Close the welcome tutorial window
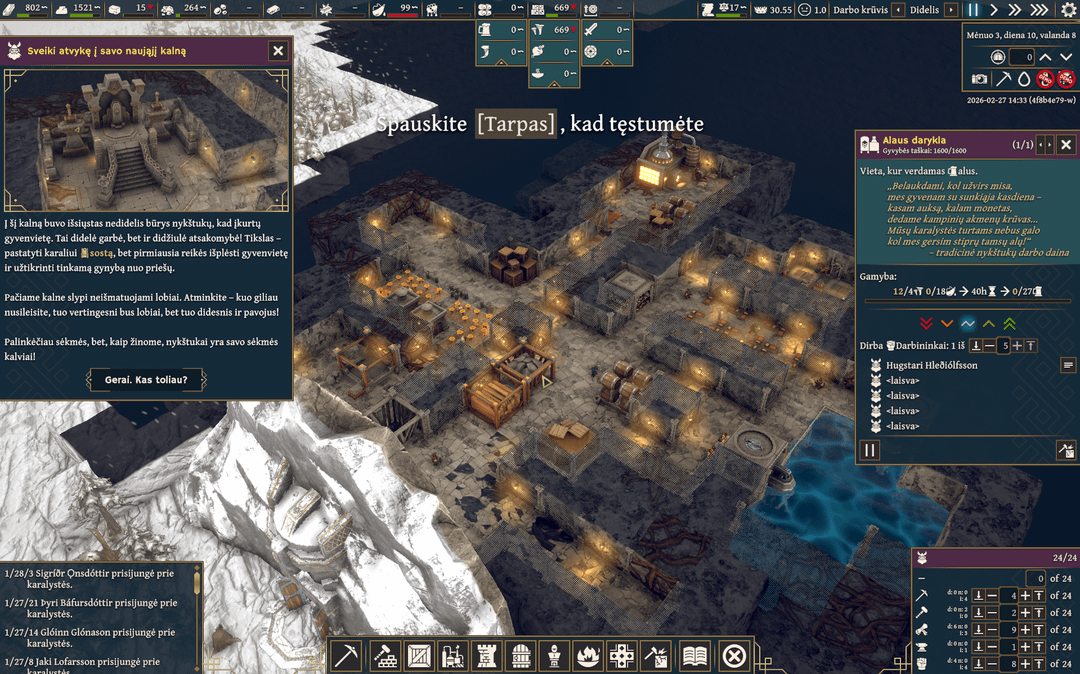Screen dimensions: 1080x674 tap(278, 51)
